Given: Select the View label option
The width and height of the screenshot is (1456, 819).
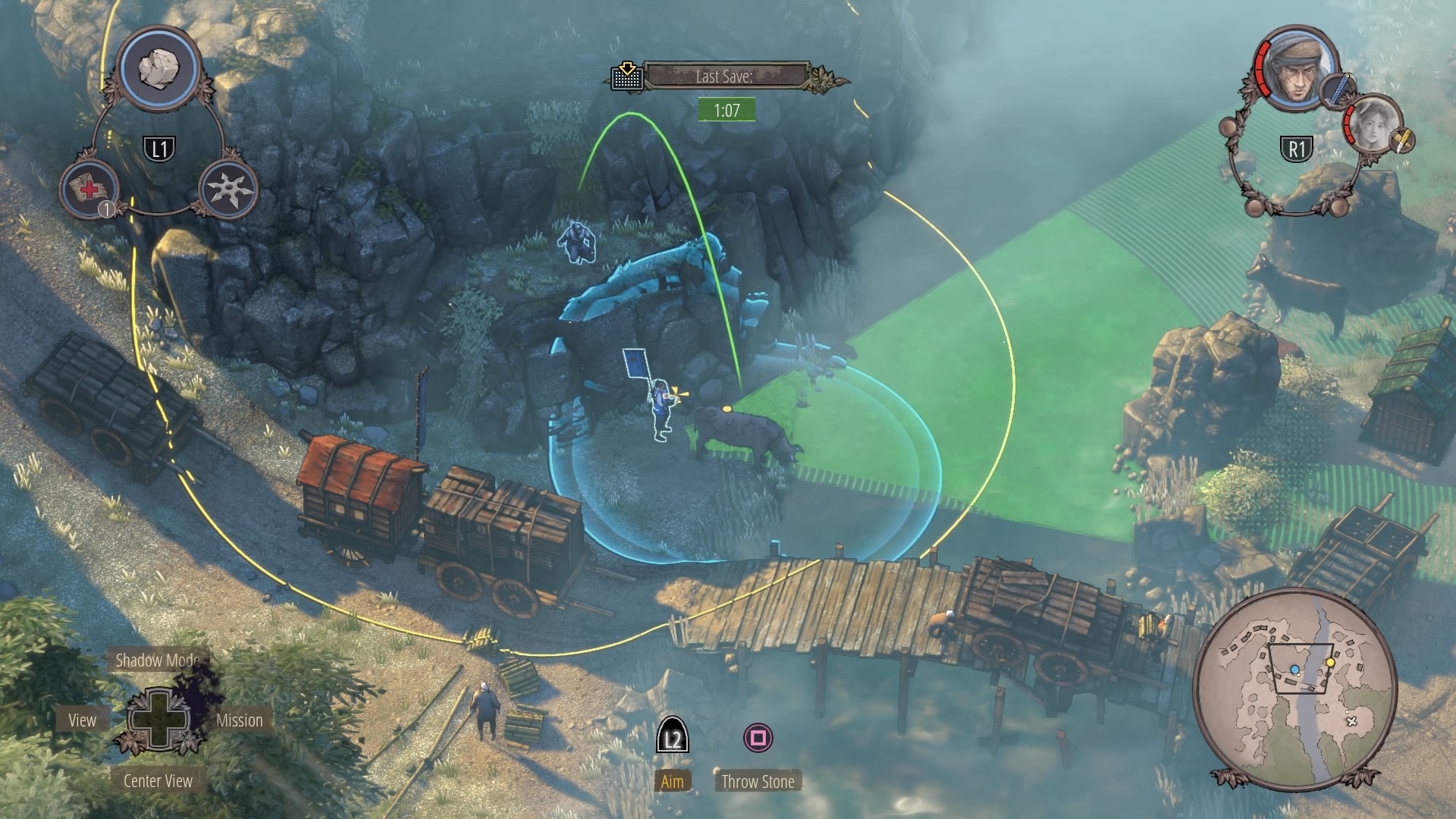Looking at the screenshot, I should pyautogui.click(x=82, y=720).
